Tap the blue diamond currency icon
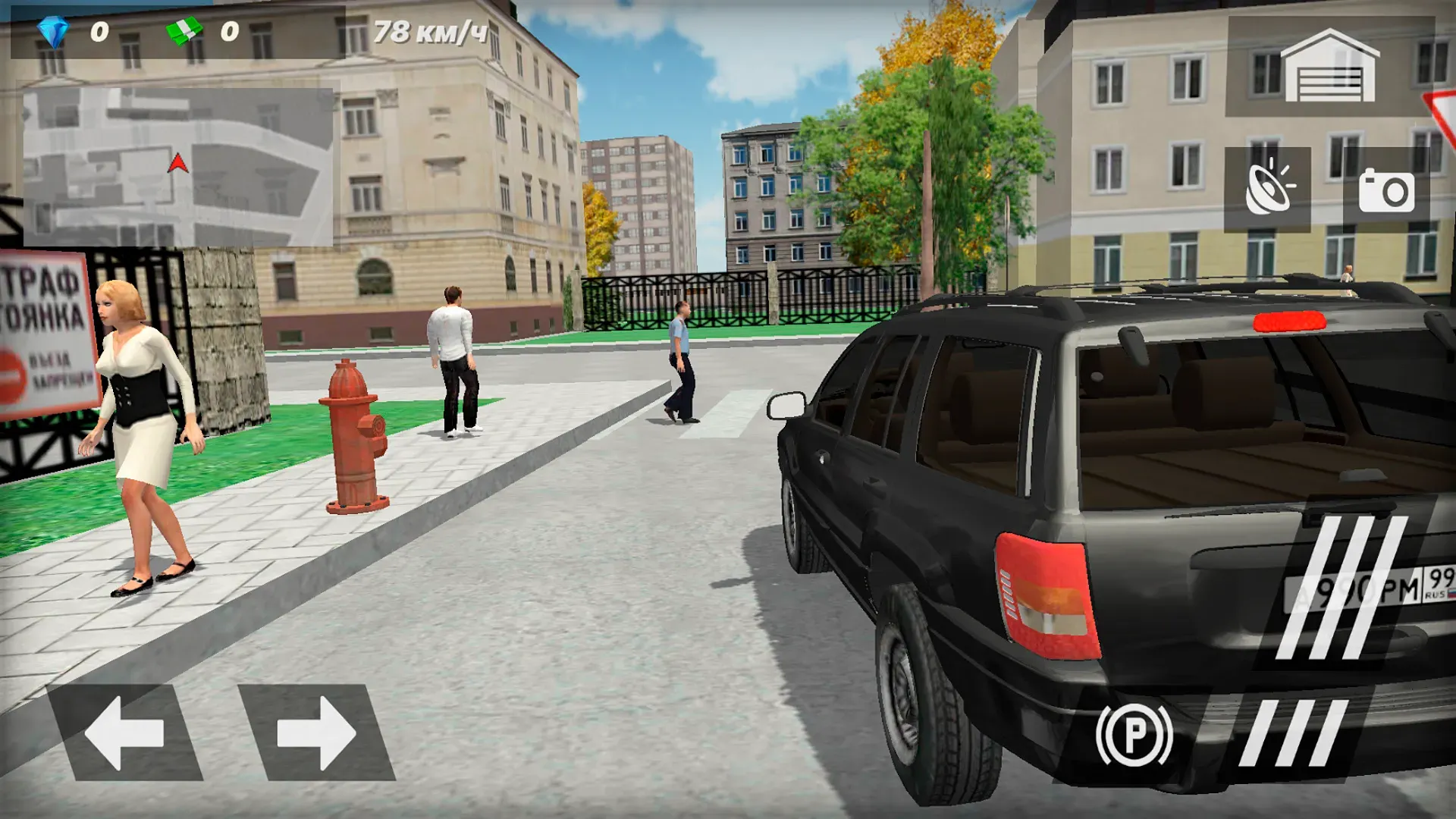This screenshot has height=819, width=1456. coord(53,30)
